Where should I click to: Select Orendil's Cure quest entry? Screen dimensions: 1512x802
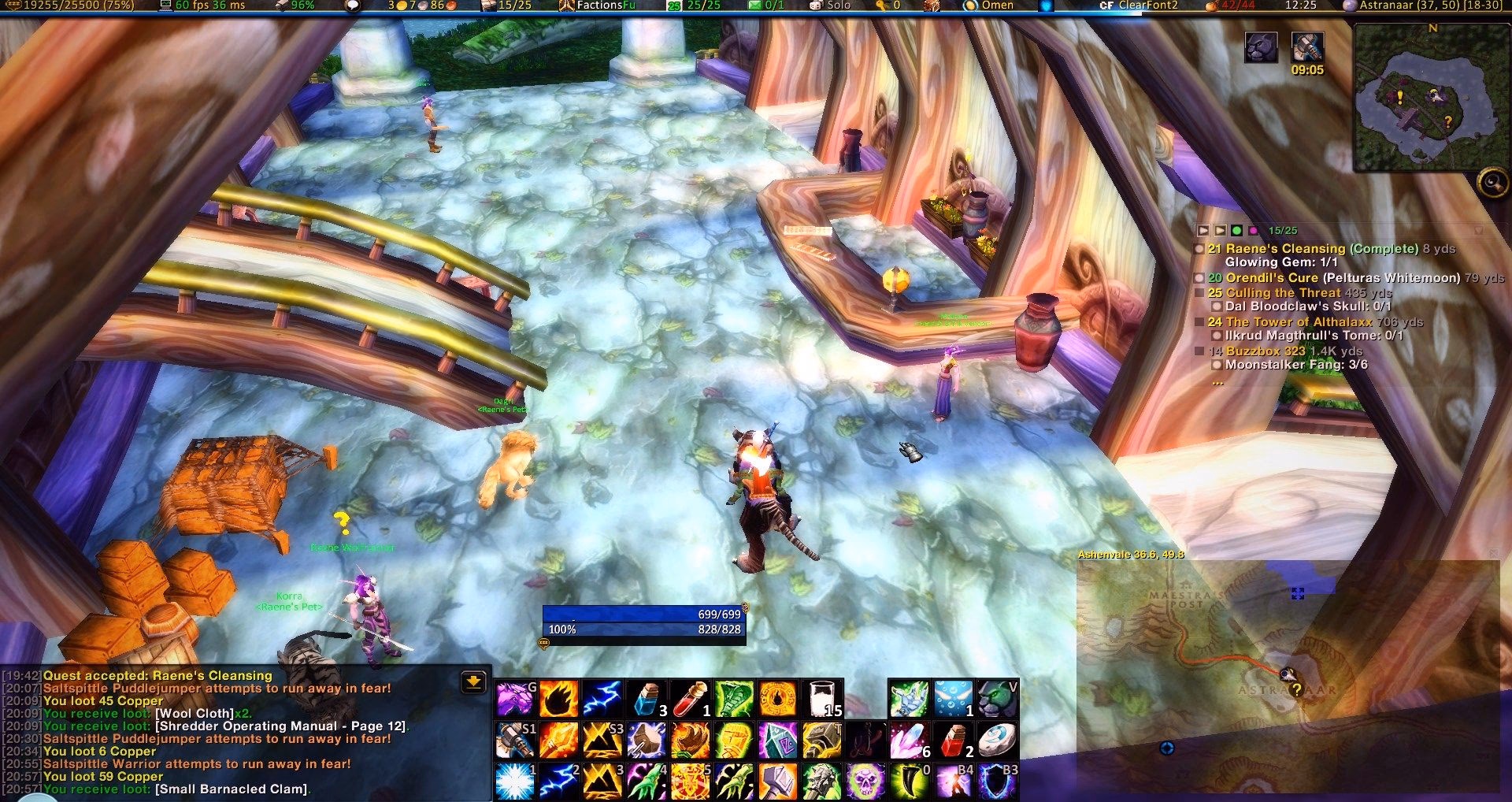pos(1271,277)
